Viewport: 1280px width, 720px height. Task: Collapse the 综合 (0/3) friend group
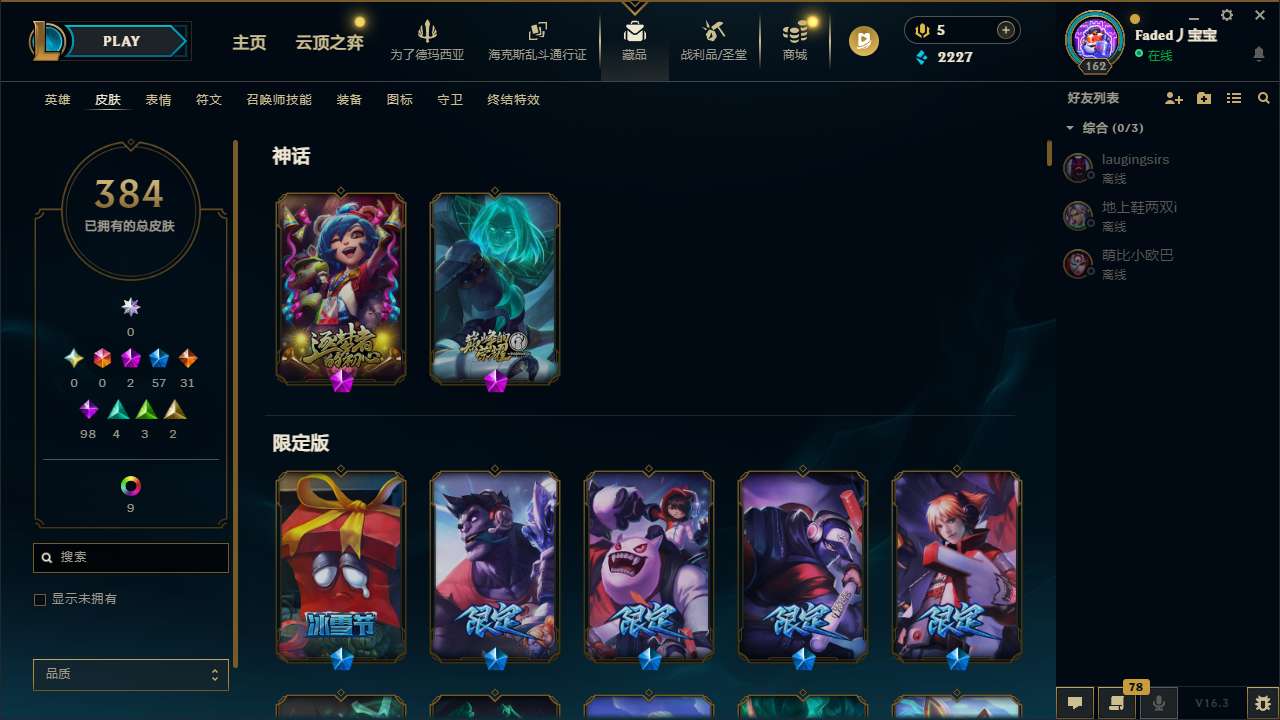(x=1070, y=128)
